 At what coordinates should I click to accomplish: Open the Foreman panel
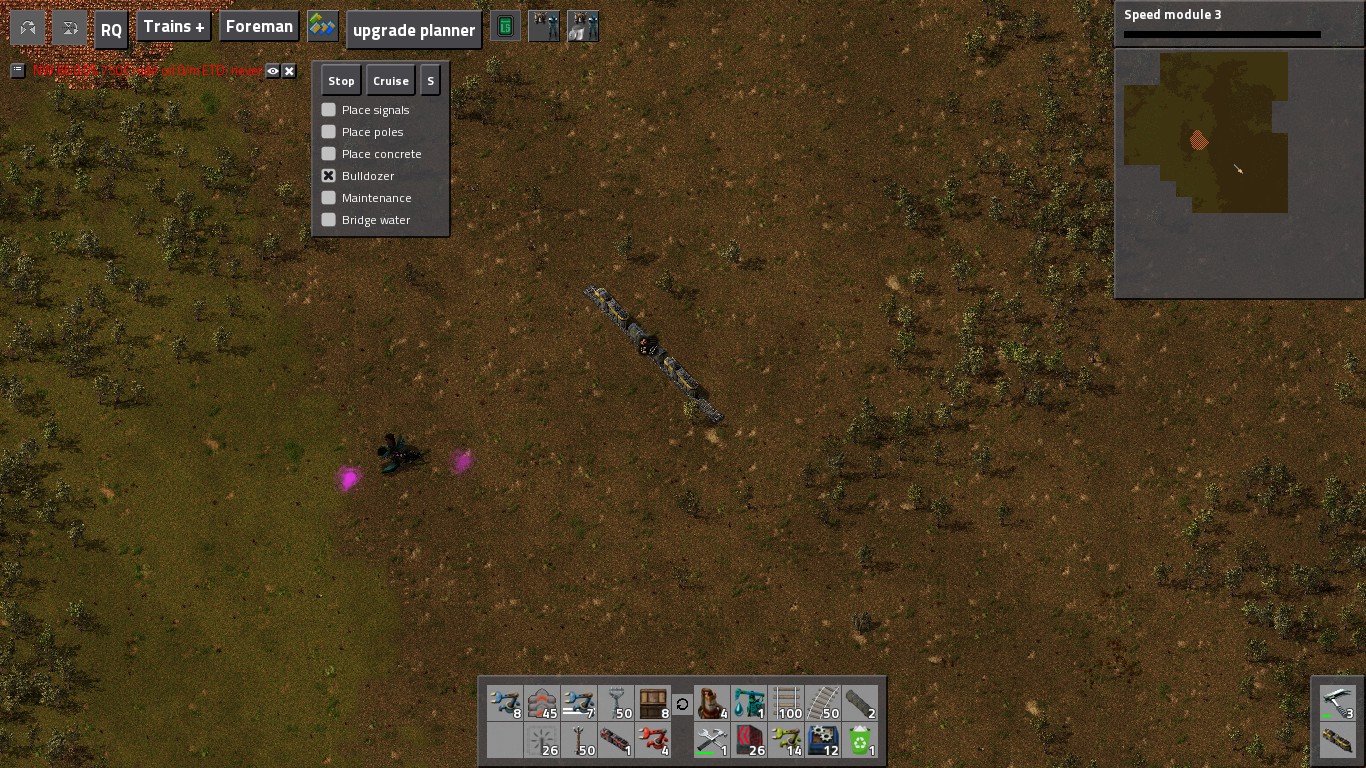tap(259, 27)
